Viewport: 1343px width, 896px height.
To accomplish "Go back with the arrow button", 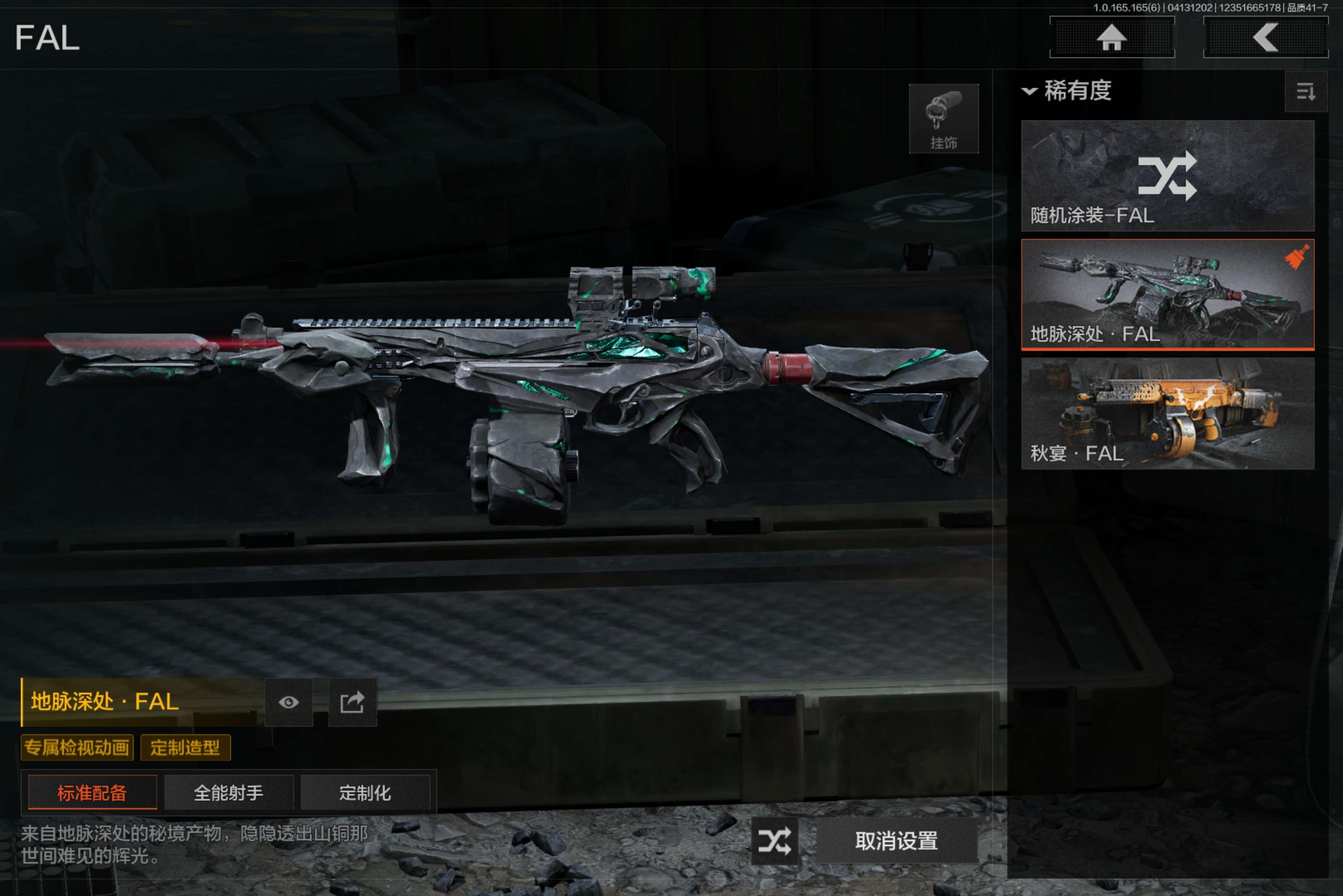I will pos(1265,38).
